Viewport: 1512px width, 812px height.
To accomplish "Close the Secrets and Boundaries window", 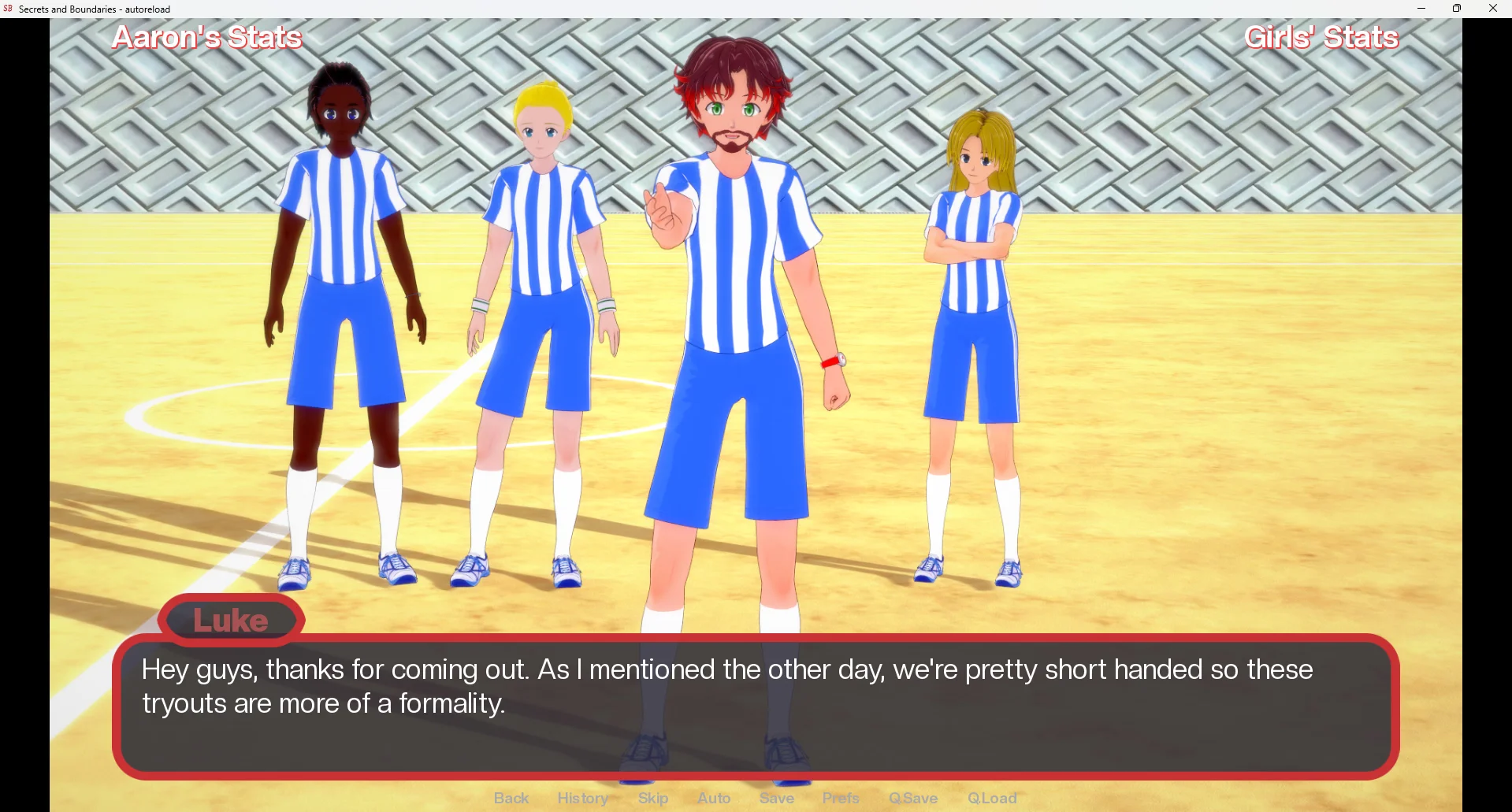I will tap(1493, 9).
